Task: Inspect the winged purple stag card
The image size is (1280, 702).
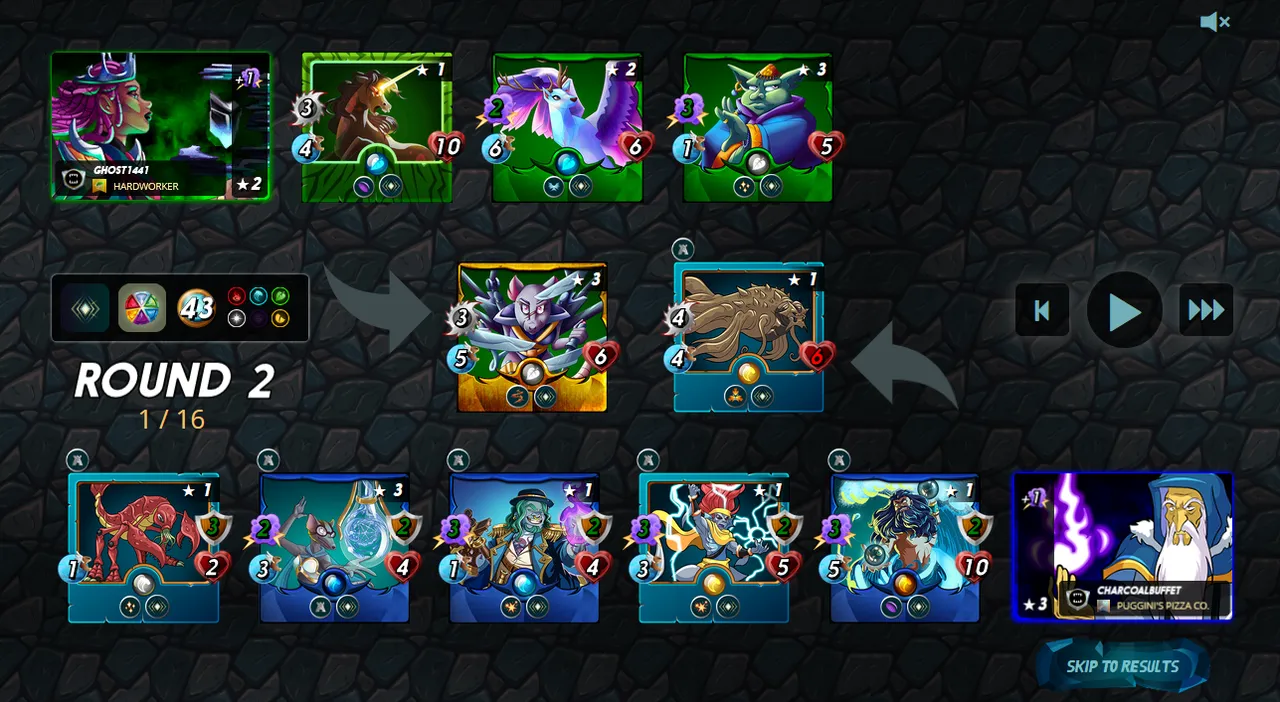Action: [567, 127]
